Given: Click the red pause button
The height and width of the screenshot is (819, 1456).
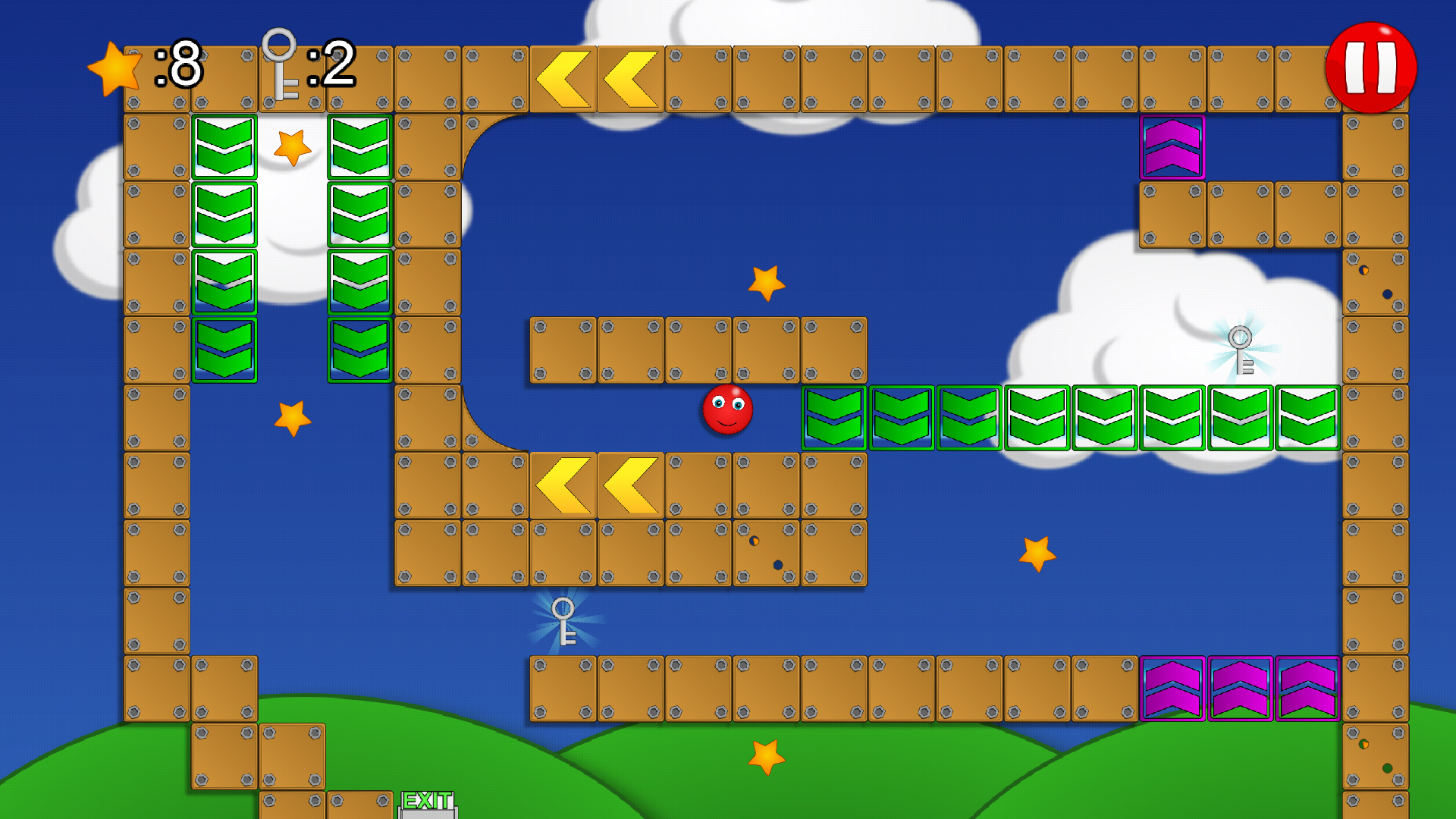Looking at the screenshot, I should (1373, 67).
